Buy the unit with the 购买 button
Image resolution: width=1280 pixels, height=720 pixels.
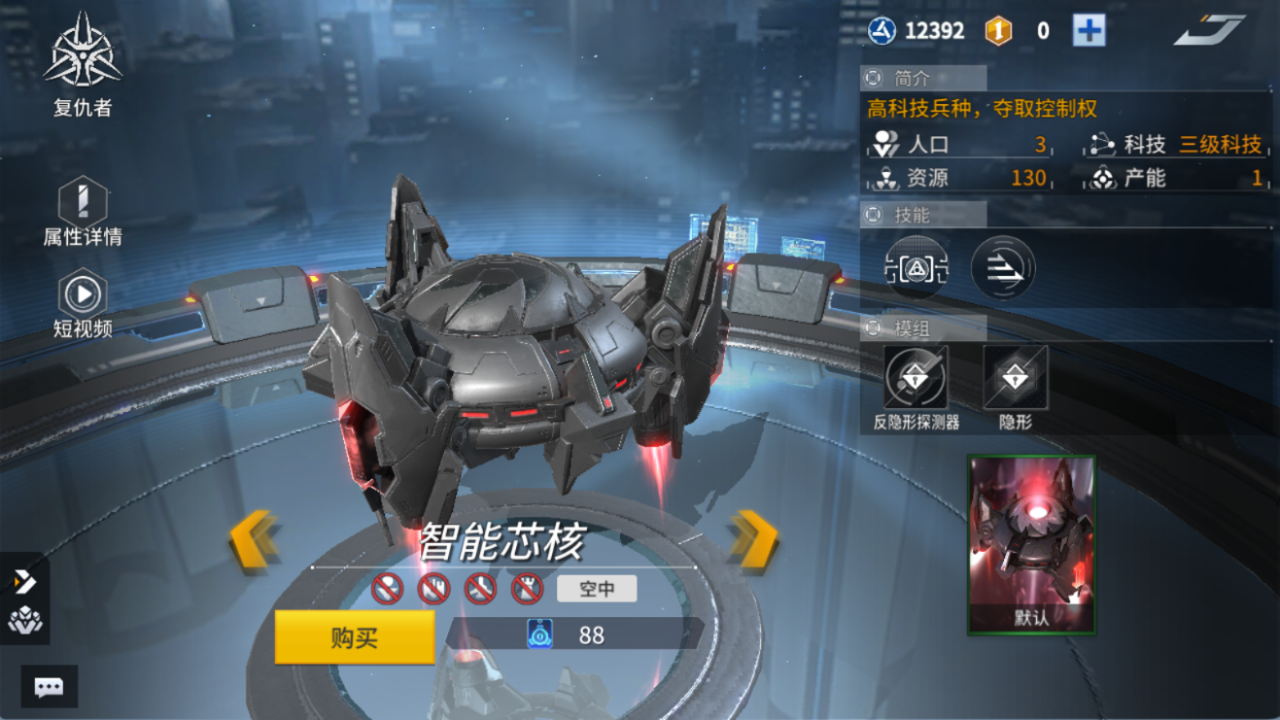[x=354, y=637]
